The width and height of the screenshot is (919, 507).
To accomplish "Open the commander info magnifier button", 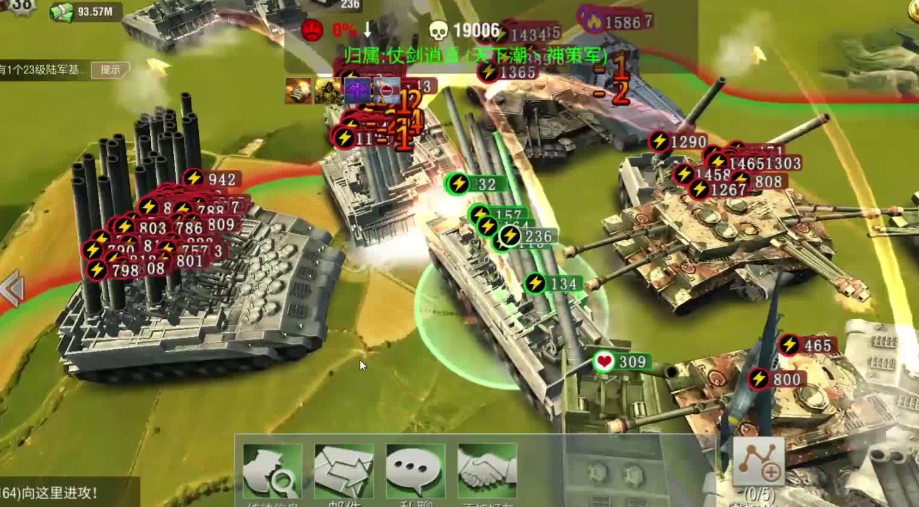I will coord(272,472).
